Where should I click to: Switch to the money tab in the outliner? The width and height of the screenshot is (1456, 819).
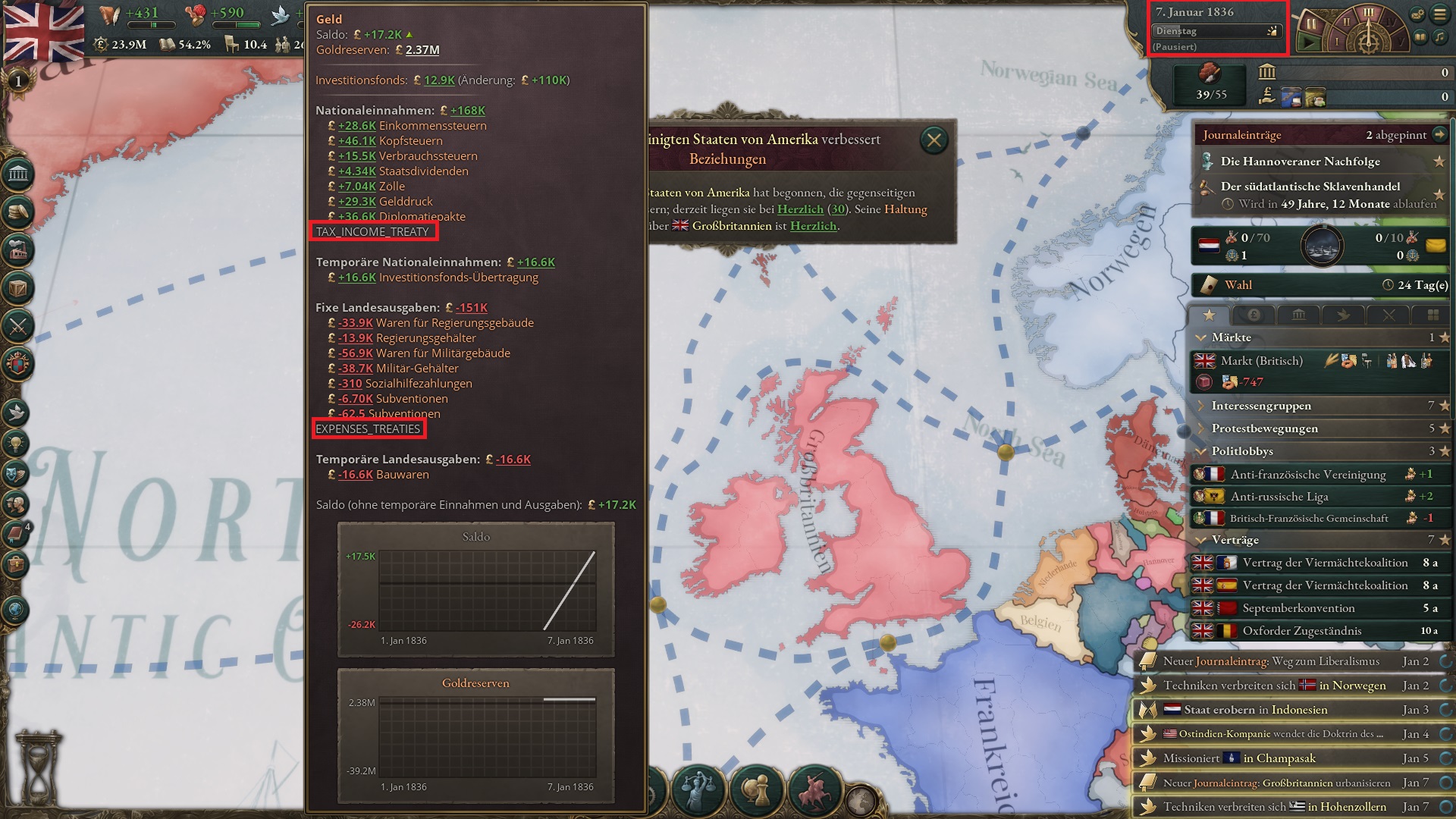[x=1254, y=316]
